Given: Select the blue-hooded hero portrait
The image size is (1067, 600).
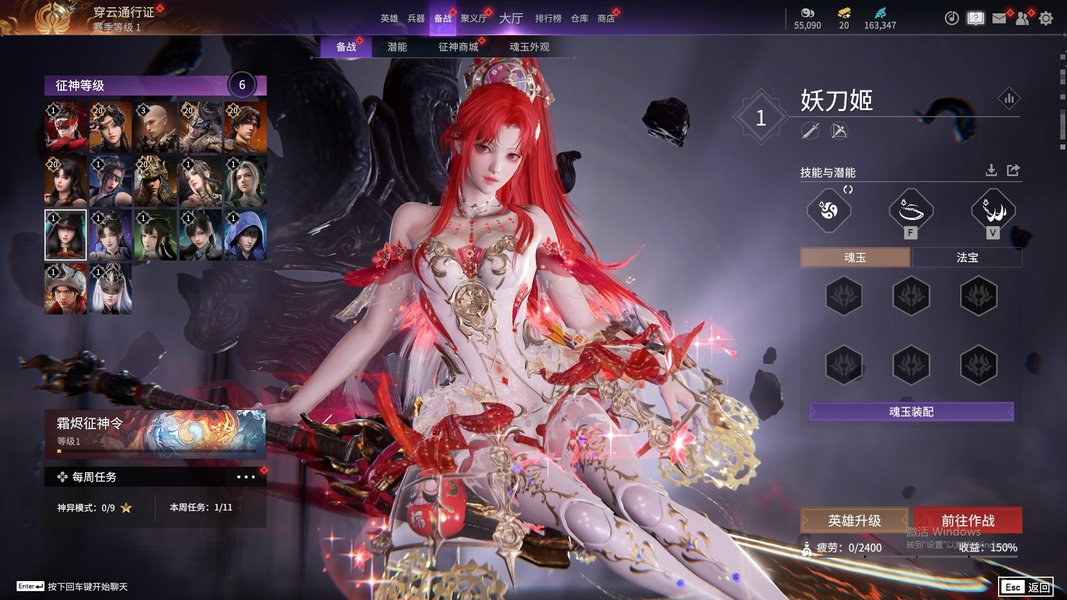Looking at the screenshot, I should tap(245, 236).
